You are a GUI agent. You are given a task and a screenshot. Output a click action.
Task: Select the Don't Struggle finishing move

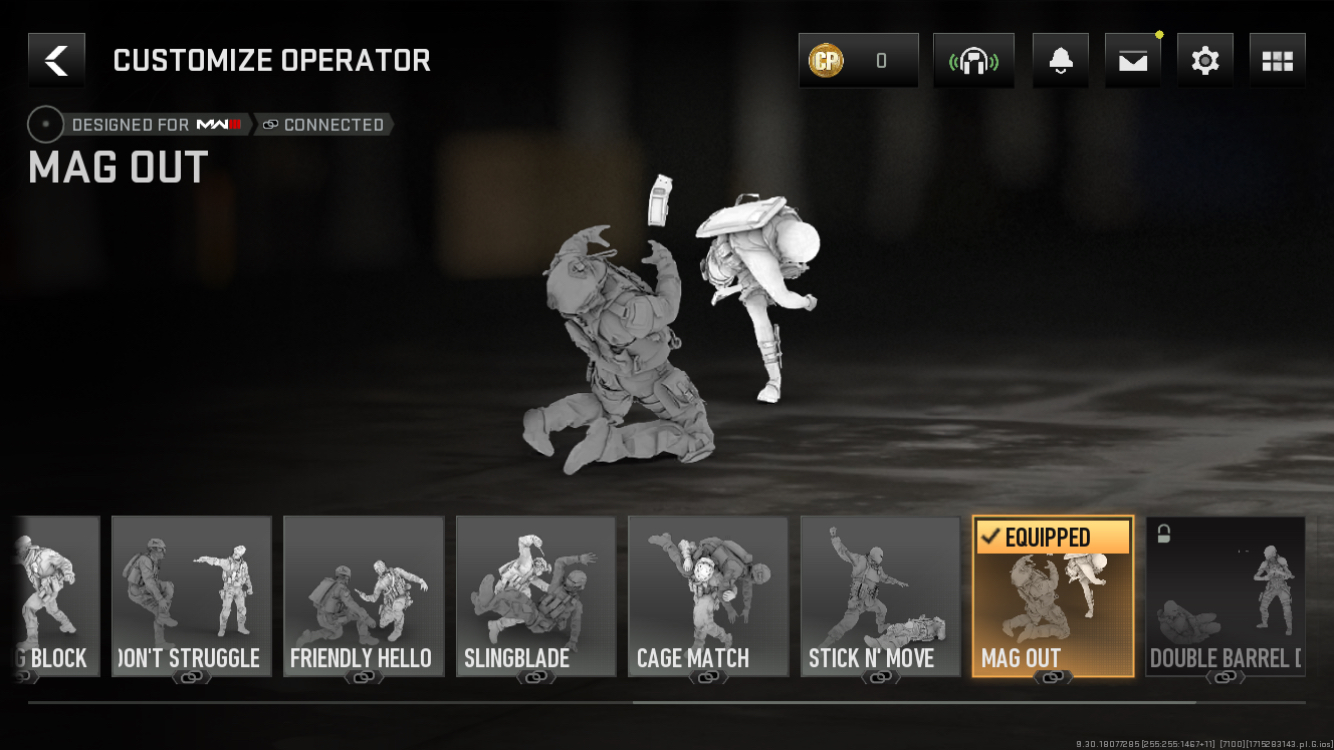[191, 596]
